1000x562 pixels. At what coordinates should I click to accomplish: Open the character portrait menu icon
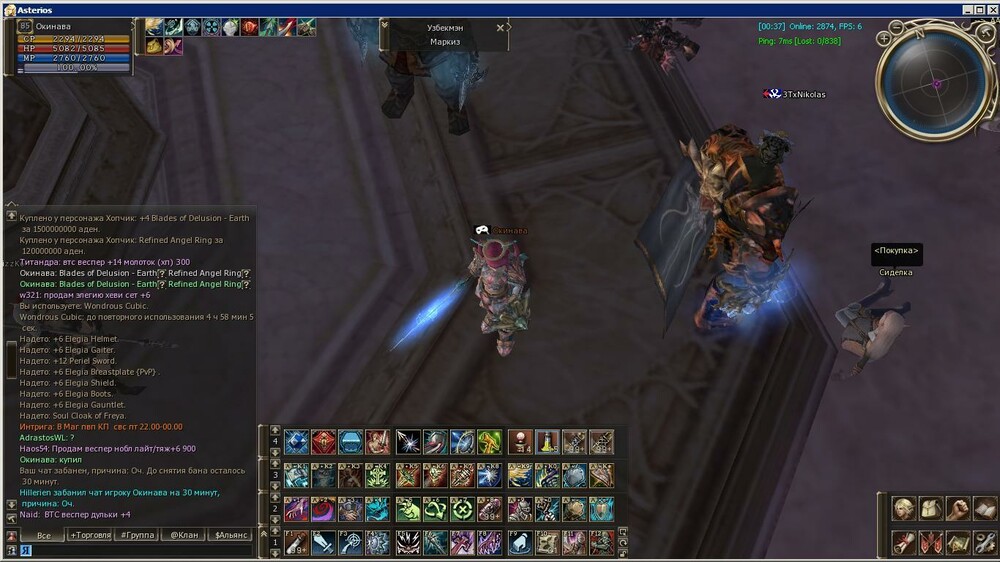(x=904, y=509)
